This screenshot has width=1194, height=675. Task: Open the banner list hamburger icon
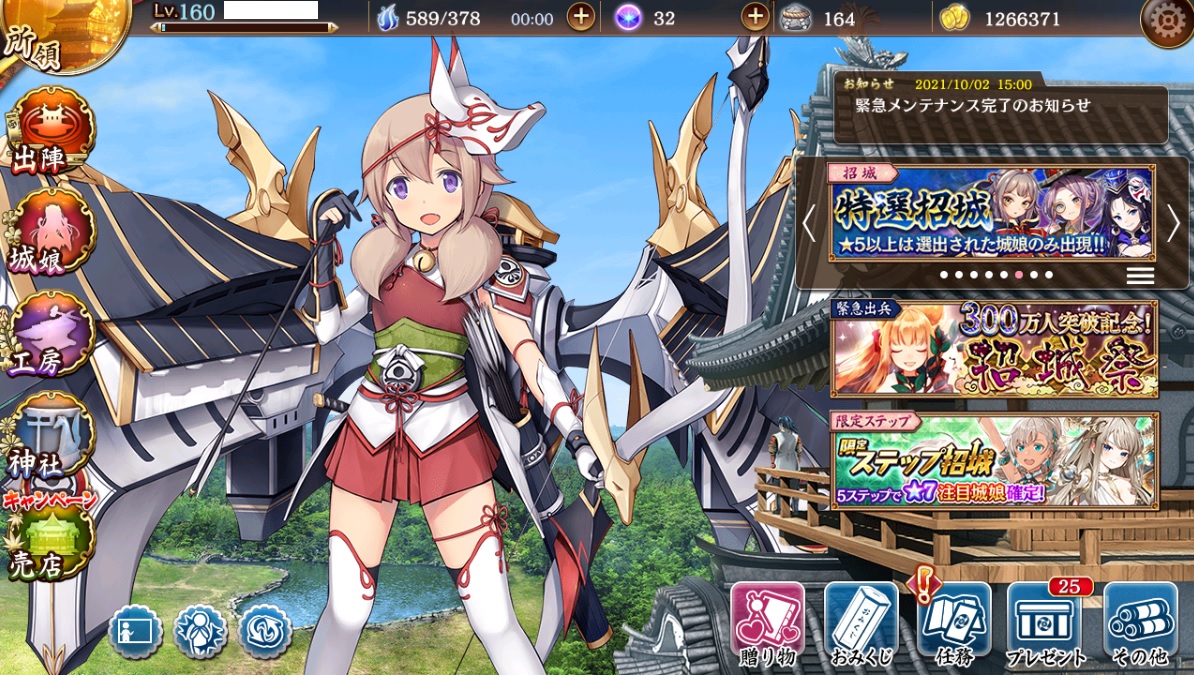pos(1140,276)
